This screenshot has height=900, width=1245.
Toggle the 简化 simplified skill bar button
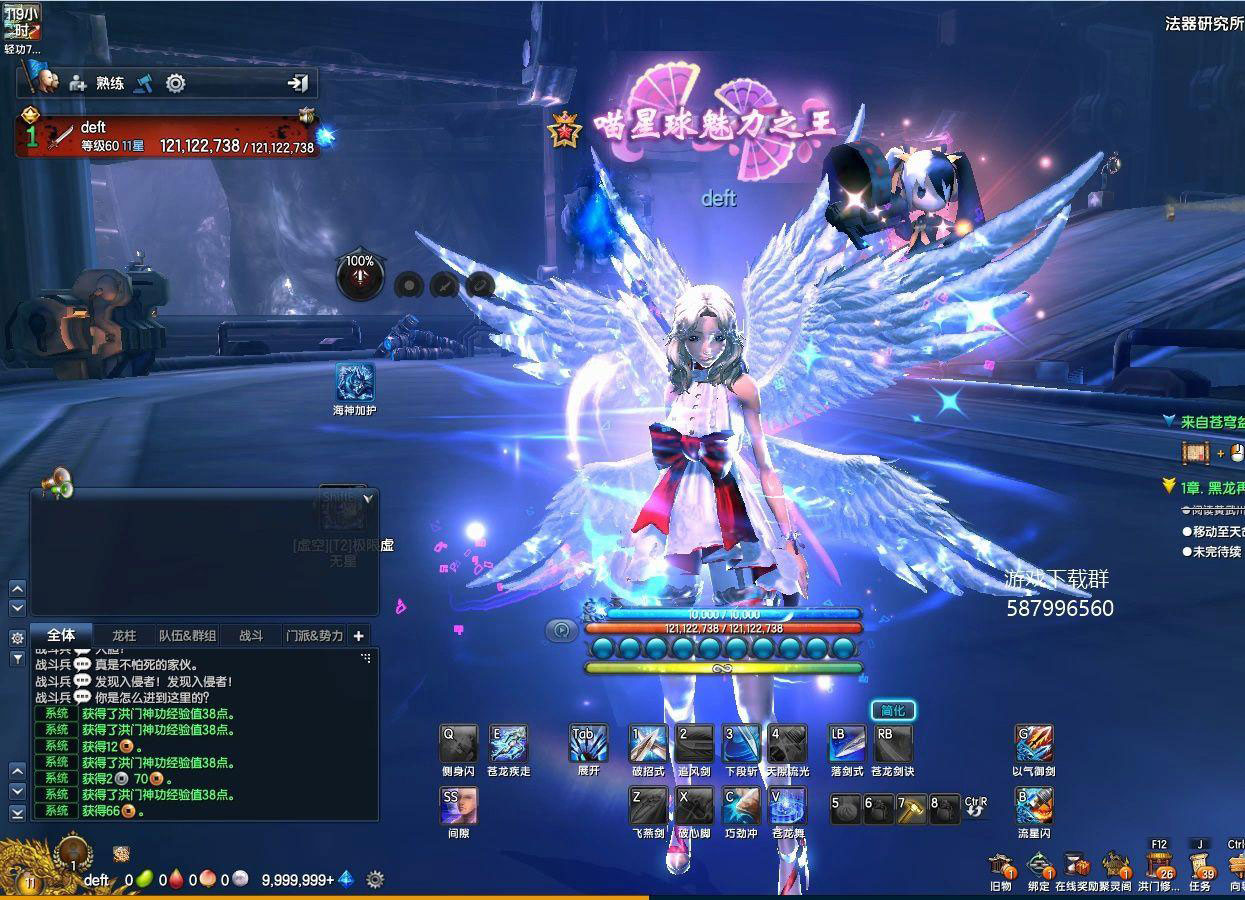click(892, 711)
